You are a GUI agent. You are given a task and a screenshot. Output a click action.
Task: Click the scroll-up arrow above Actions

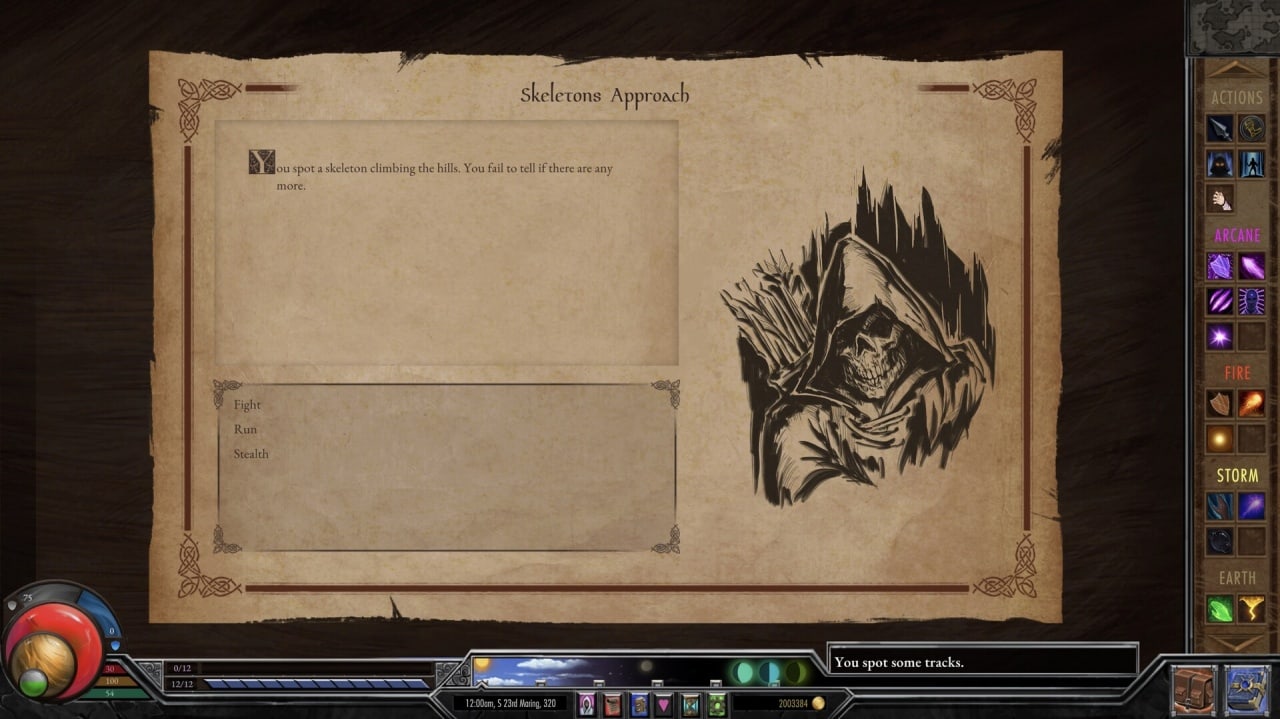coord(1236,70)
